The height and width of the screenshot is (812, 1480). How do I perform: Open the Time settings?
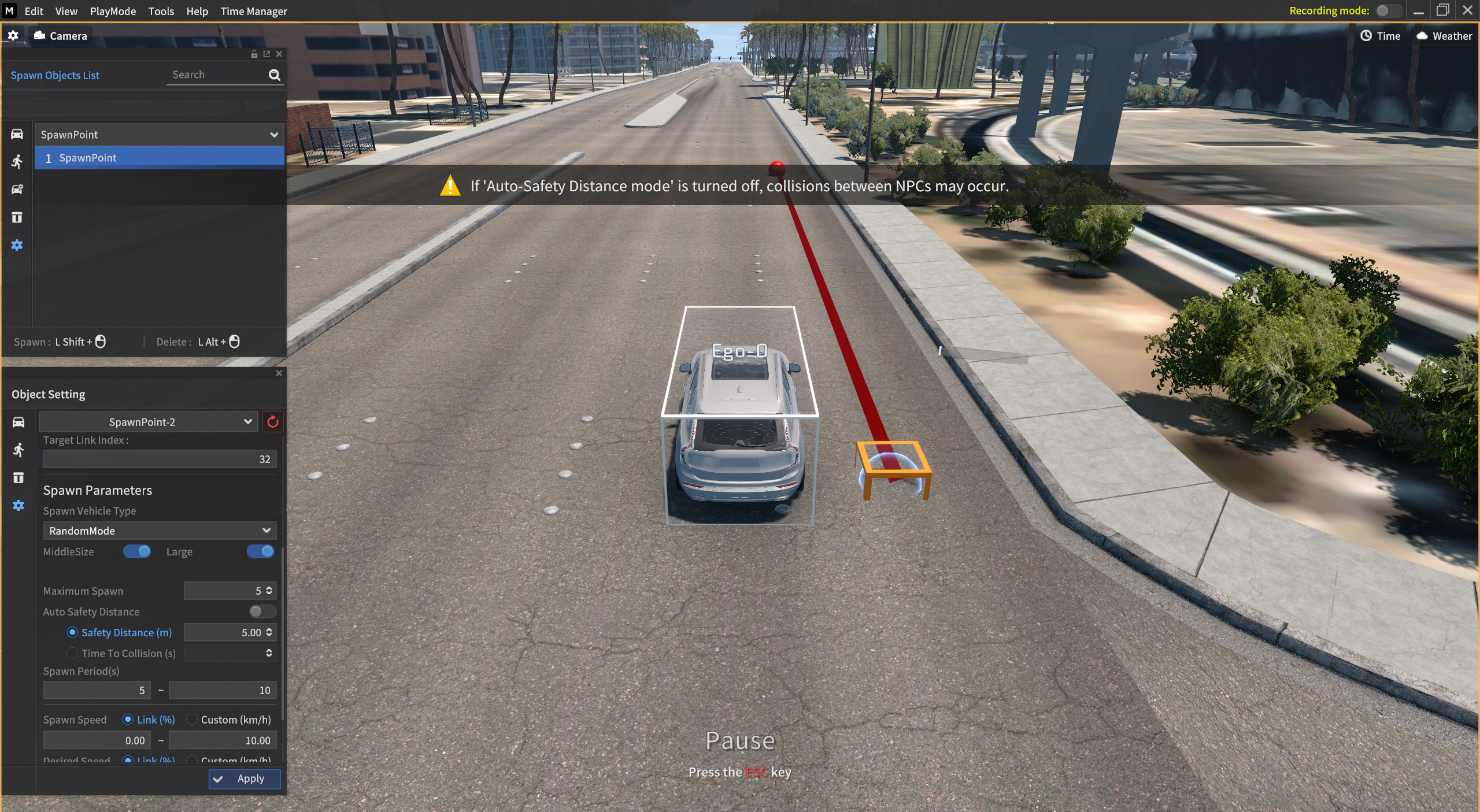(1380, 36)
